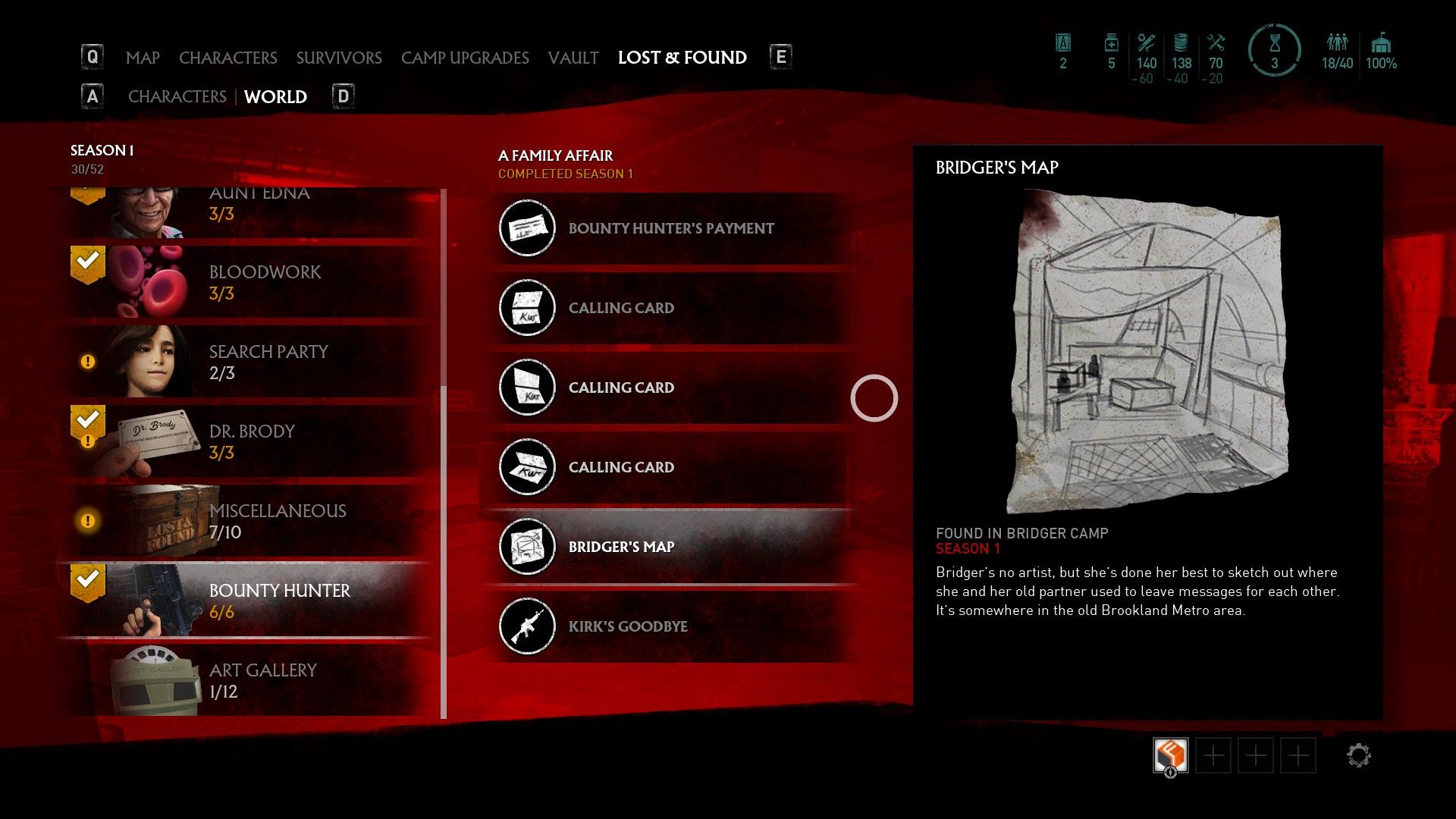Go to Camp Upgrades tab
1456x819 pixels.
[x=465, y=58]
